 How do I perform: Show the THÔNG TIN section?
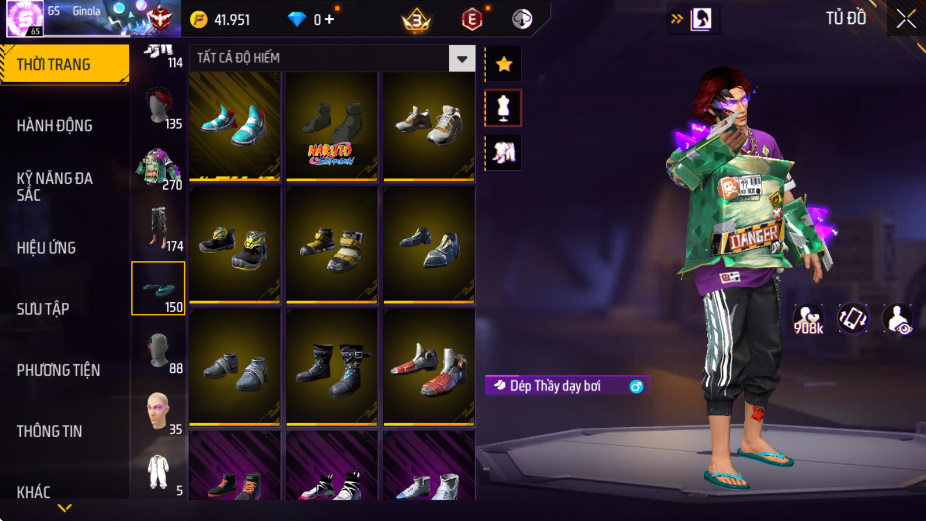49,431
